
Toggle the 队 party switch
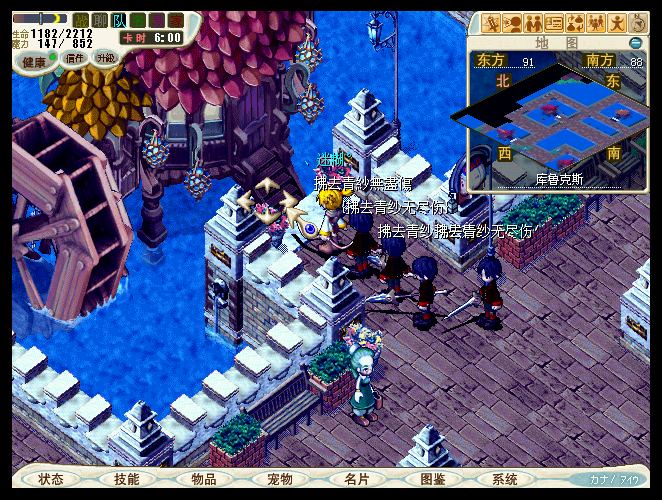coord(119,20)
